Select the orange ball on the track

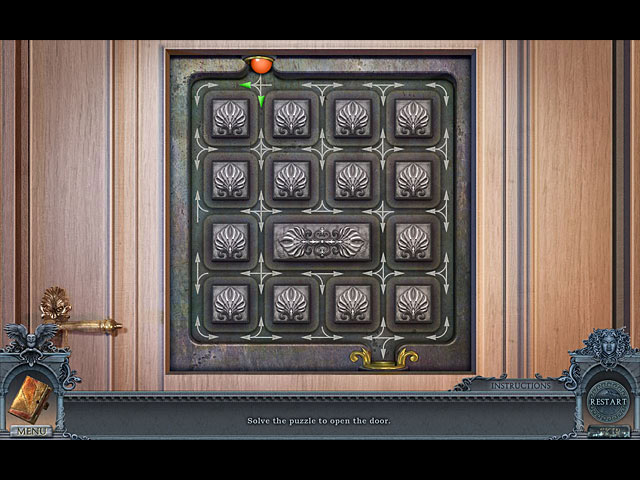point(261,65)
